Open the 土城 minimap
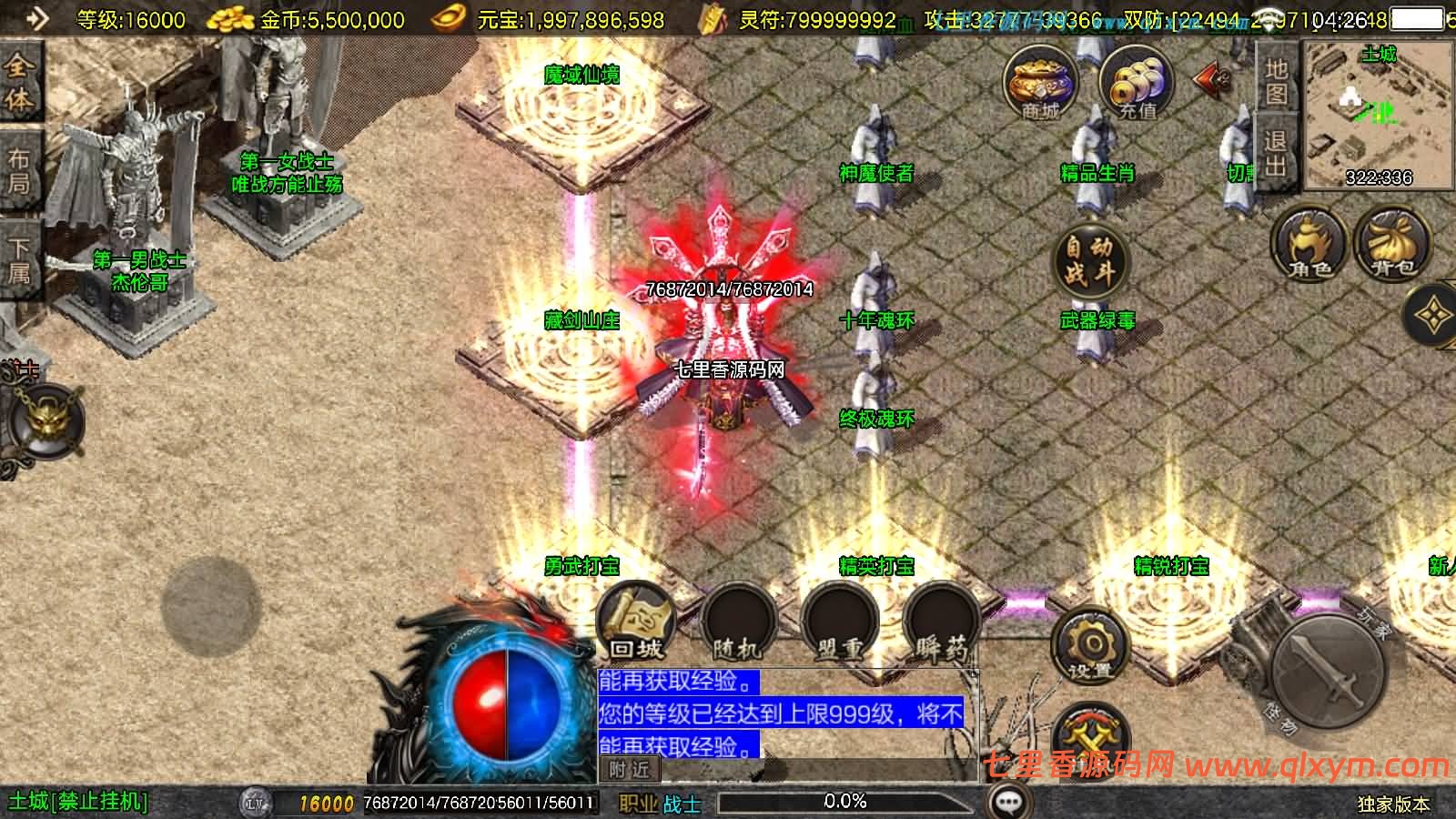The width and height of the screenshot is (1456, 819). [1379, 114]
